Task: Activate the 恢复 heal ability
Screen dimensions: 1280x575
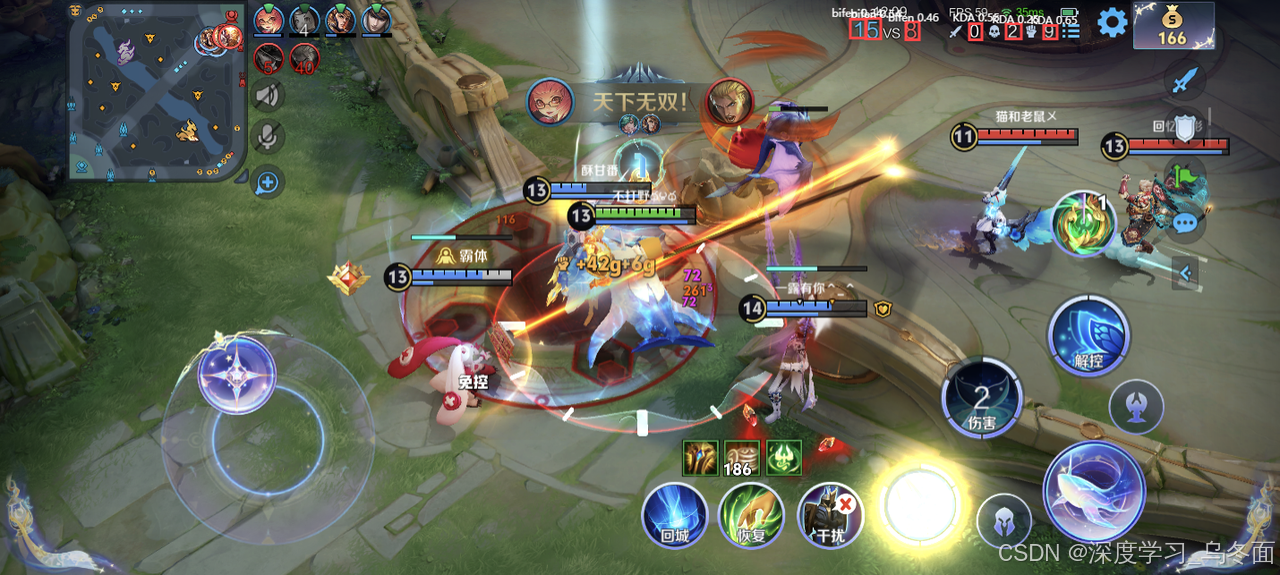Action: coord(751,515)
